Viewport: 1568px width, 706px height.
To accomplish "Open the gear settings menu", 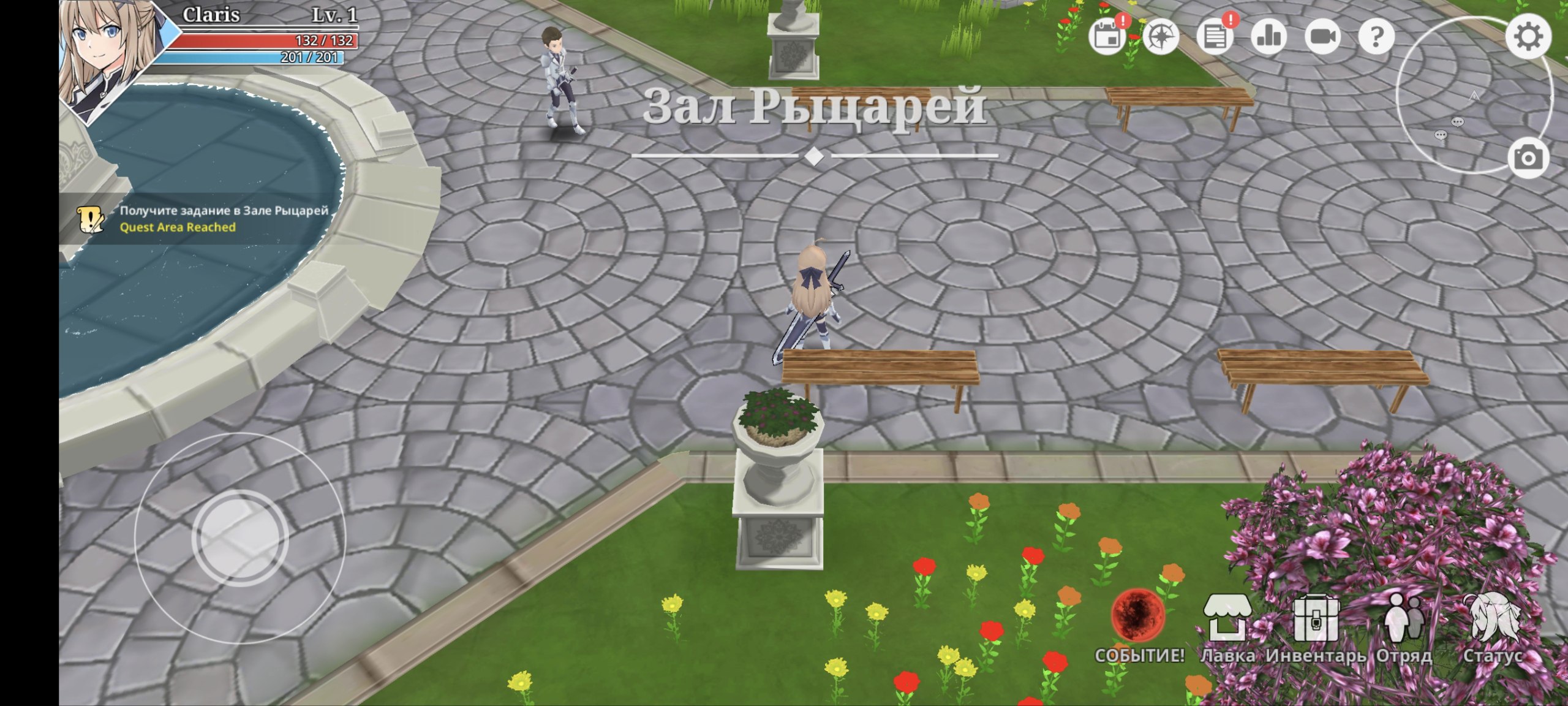I will pyautogui.click(x=1528, y=37).
